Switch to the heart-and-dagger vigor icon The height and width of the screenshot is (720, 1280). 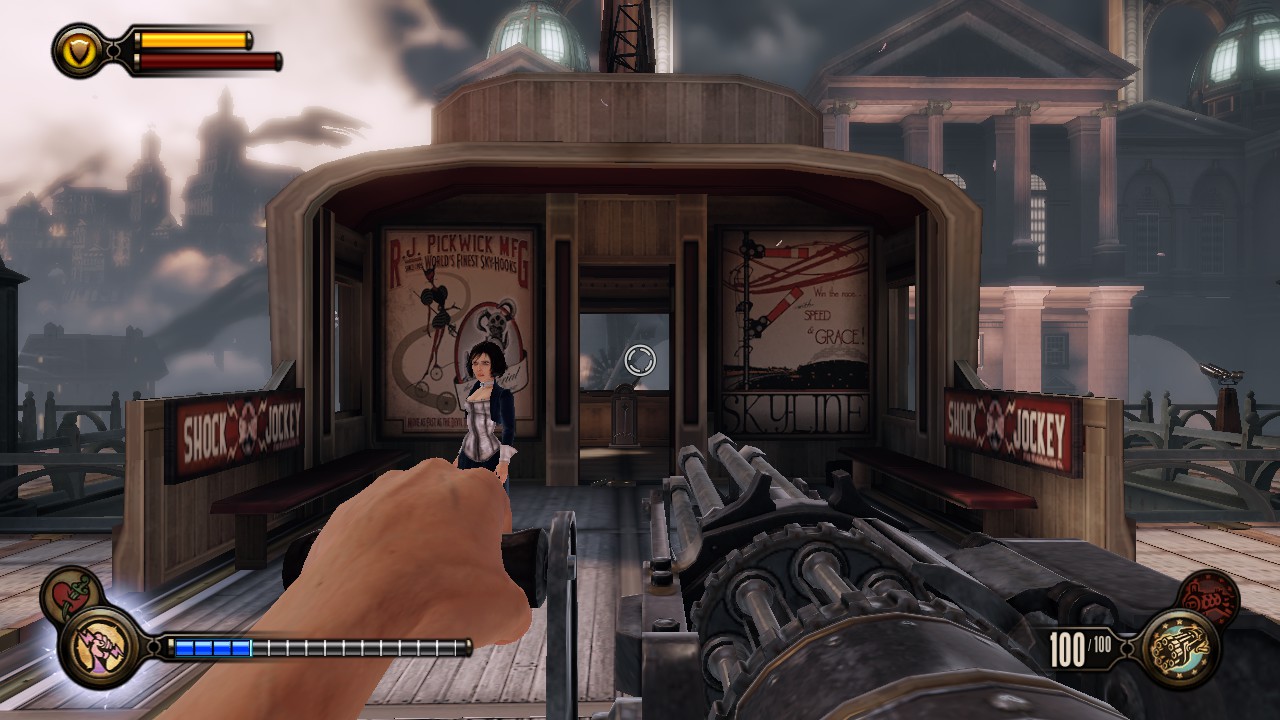coord(70,594)
